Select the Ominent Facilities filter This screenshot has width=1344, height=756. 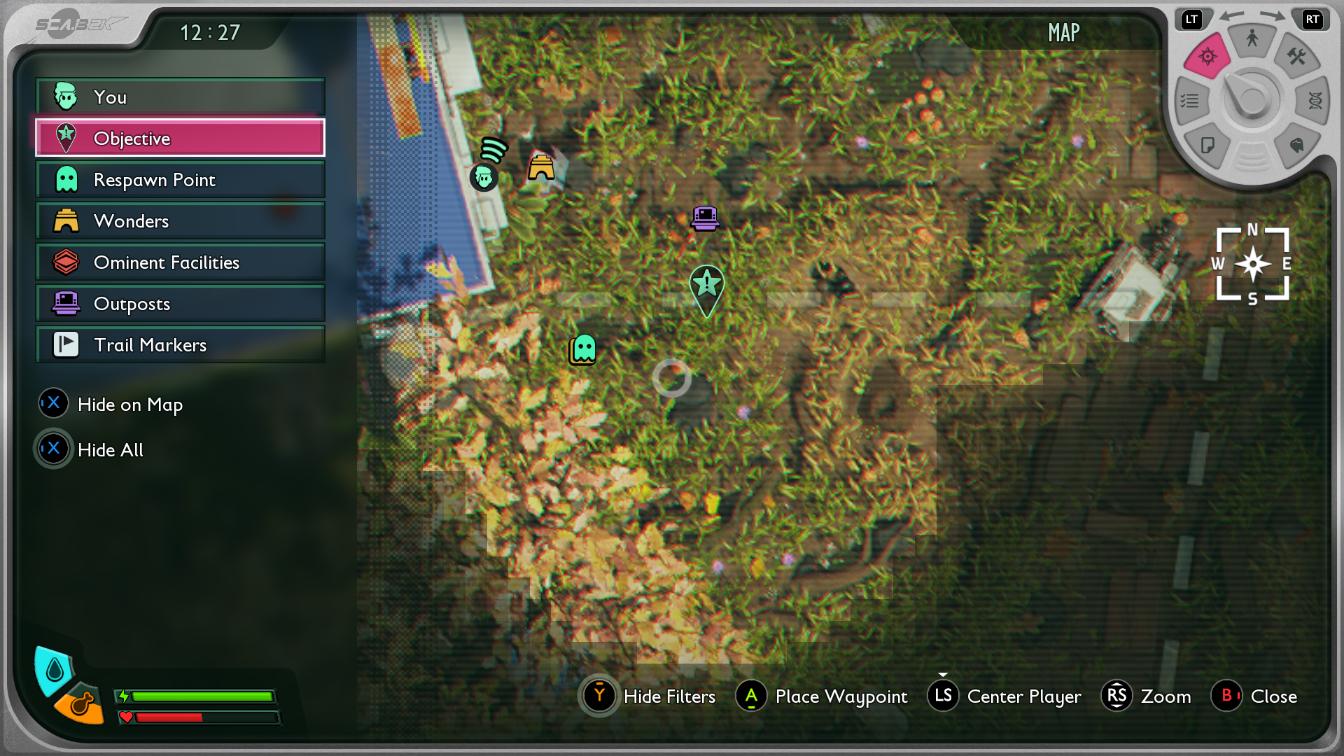(x=180, y=263)
